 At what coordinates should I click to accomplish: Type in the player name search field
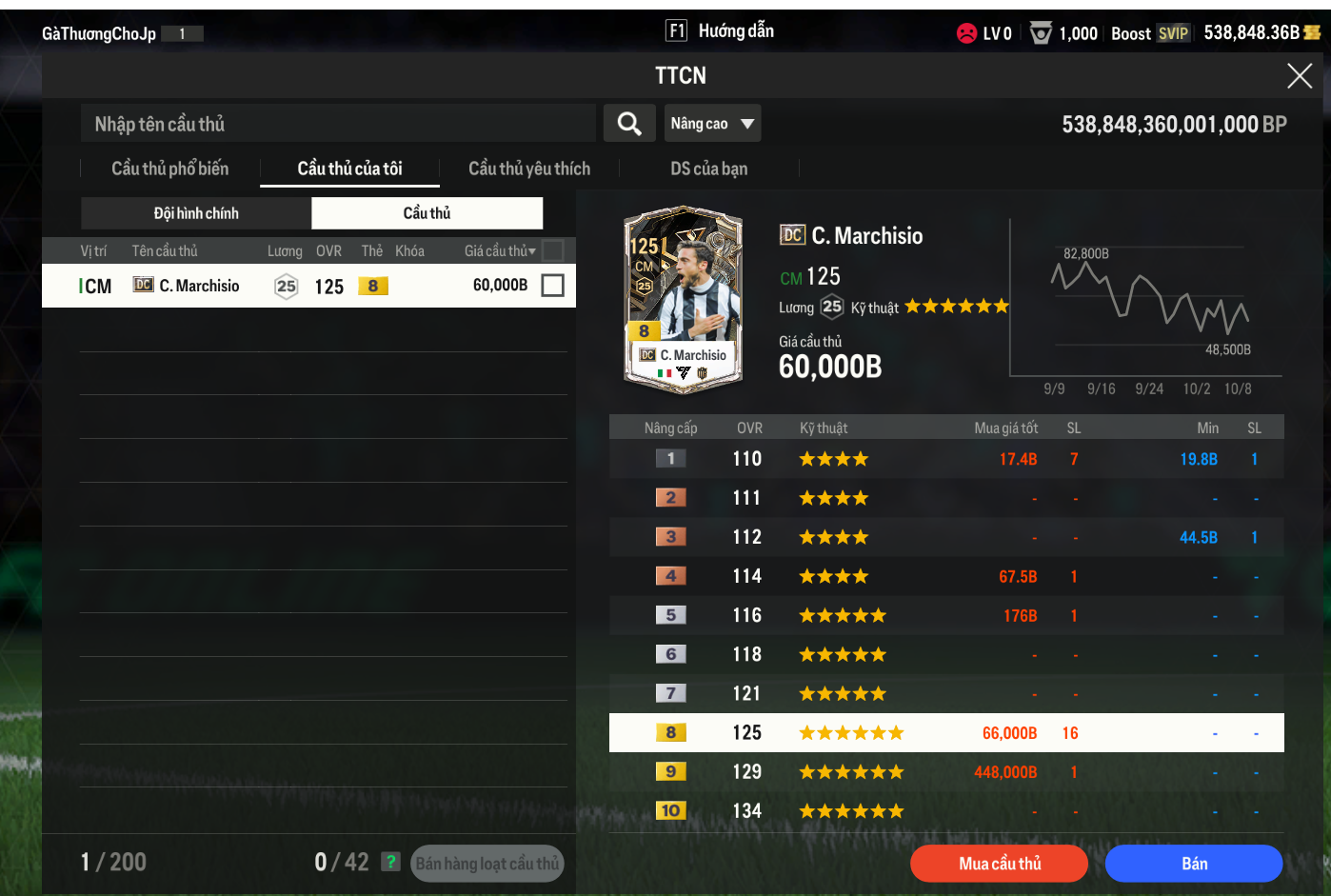pos(338,124)
